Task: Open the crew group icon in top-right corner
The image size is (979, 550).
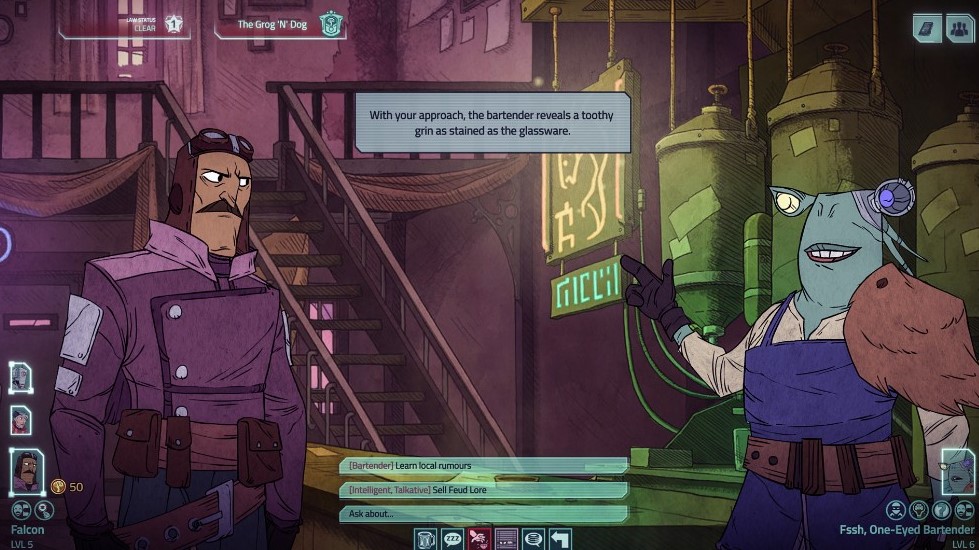Action: point(958,27)
